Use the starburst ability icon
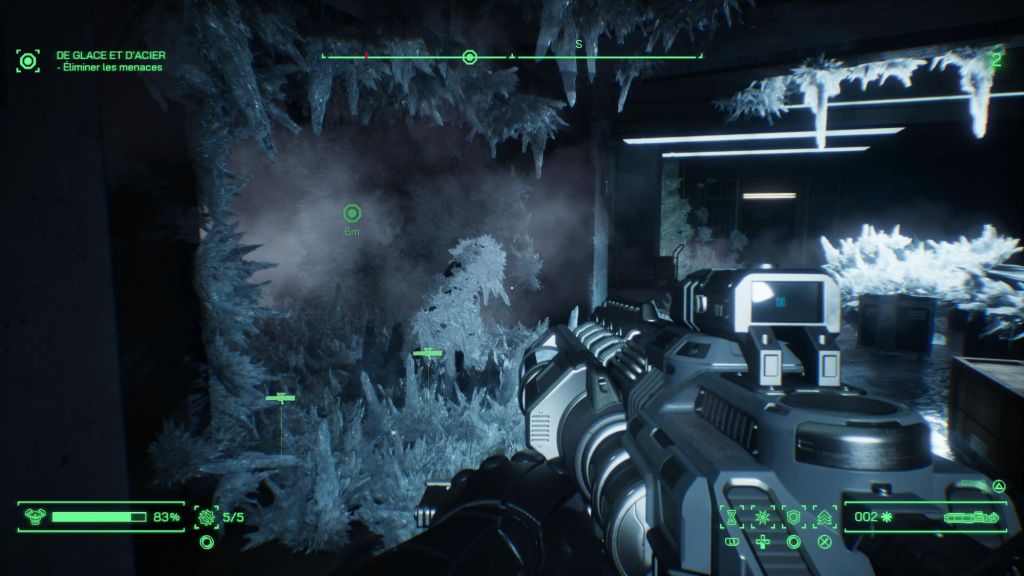Image resolution: width=1024 pixels, height=576 pixels. [763, 516]
